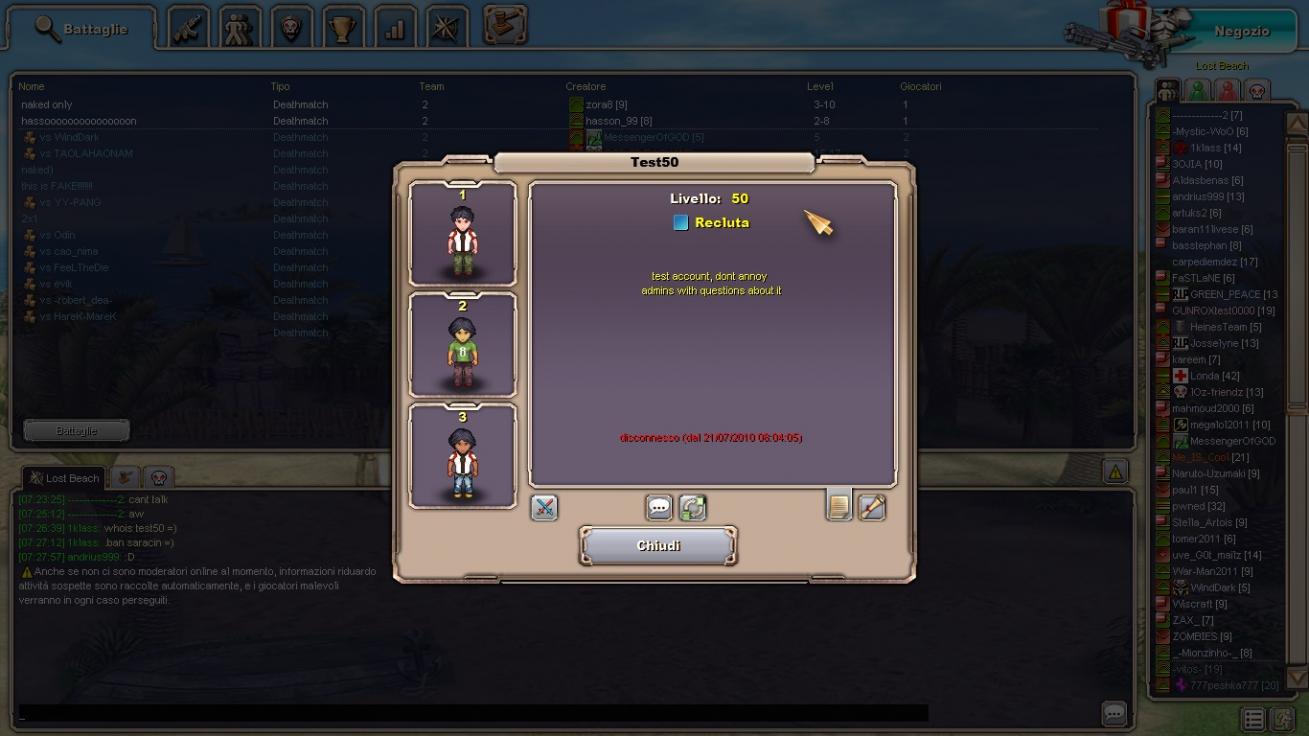Close the Test50 profile with Chiudi
Image resolution: width=1309 pixels, height=736 pixels.
(x=658, y=546)
